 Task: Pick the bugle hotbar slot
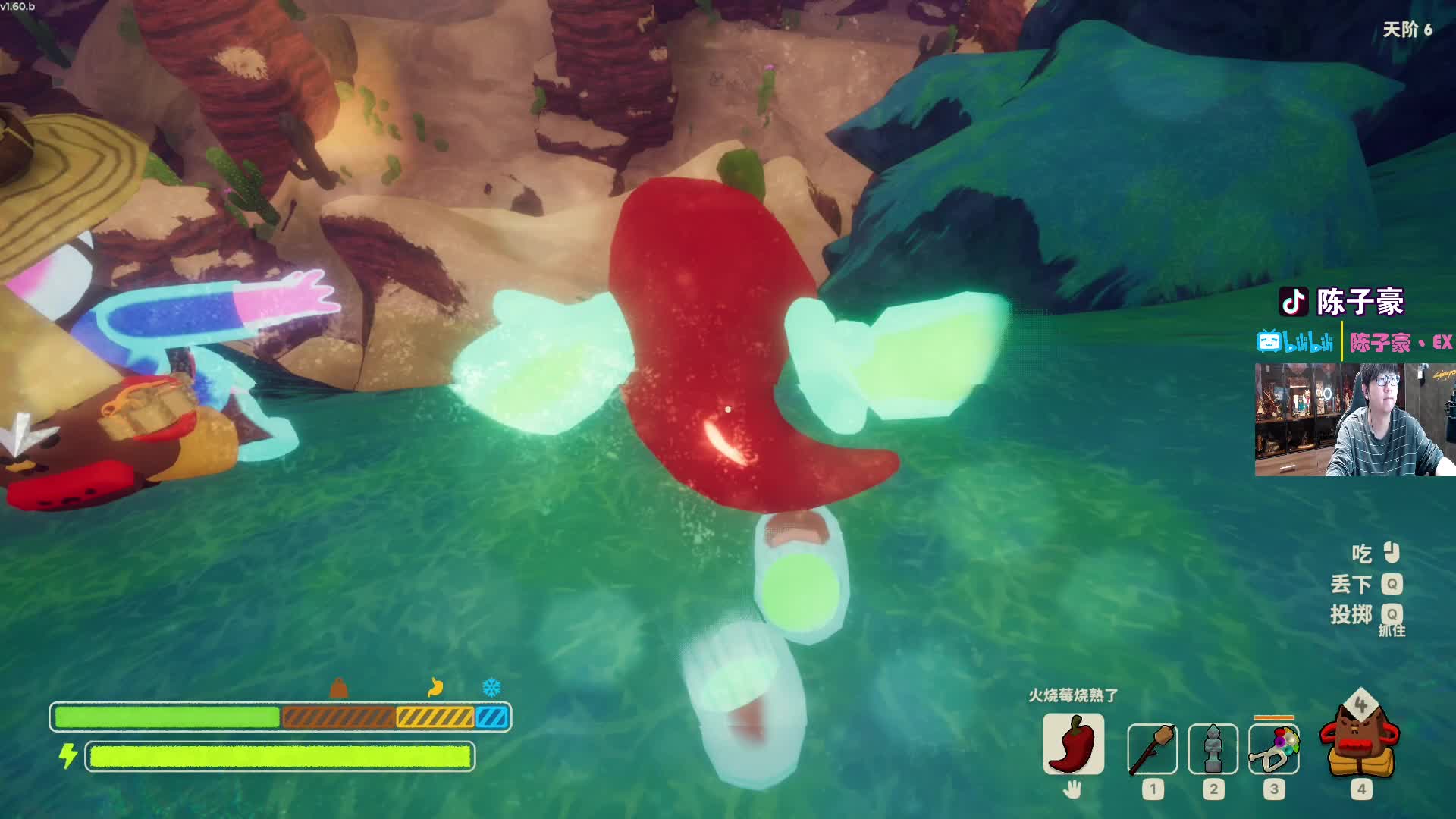point(1274,749)
